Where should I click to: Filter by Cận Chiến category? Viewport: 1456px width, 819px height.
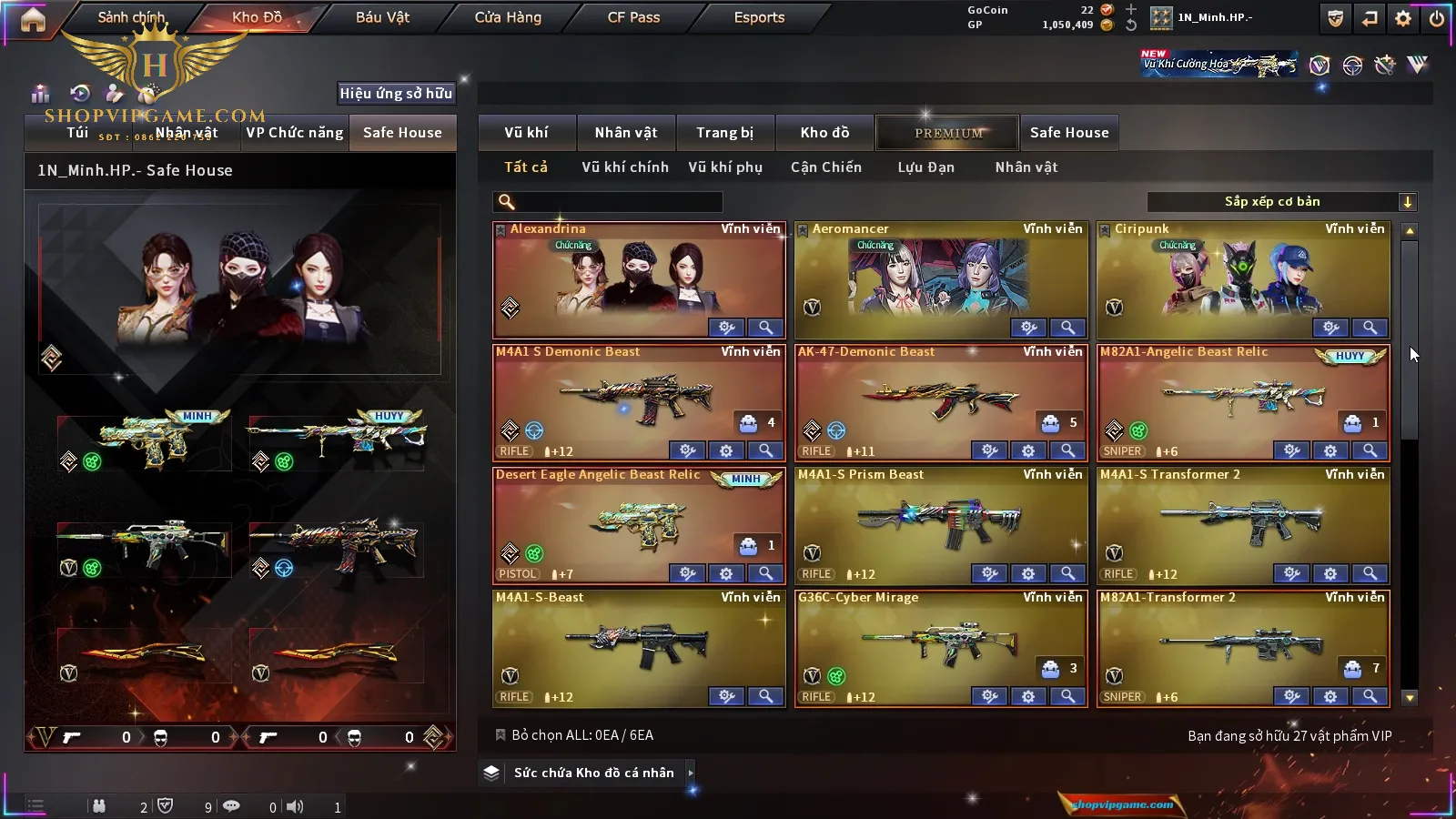(825, 167)
